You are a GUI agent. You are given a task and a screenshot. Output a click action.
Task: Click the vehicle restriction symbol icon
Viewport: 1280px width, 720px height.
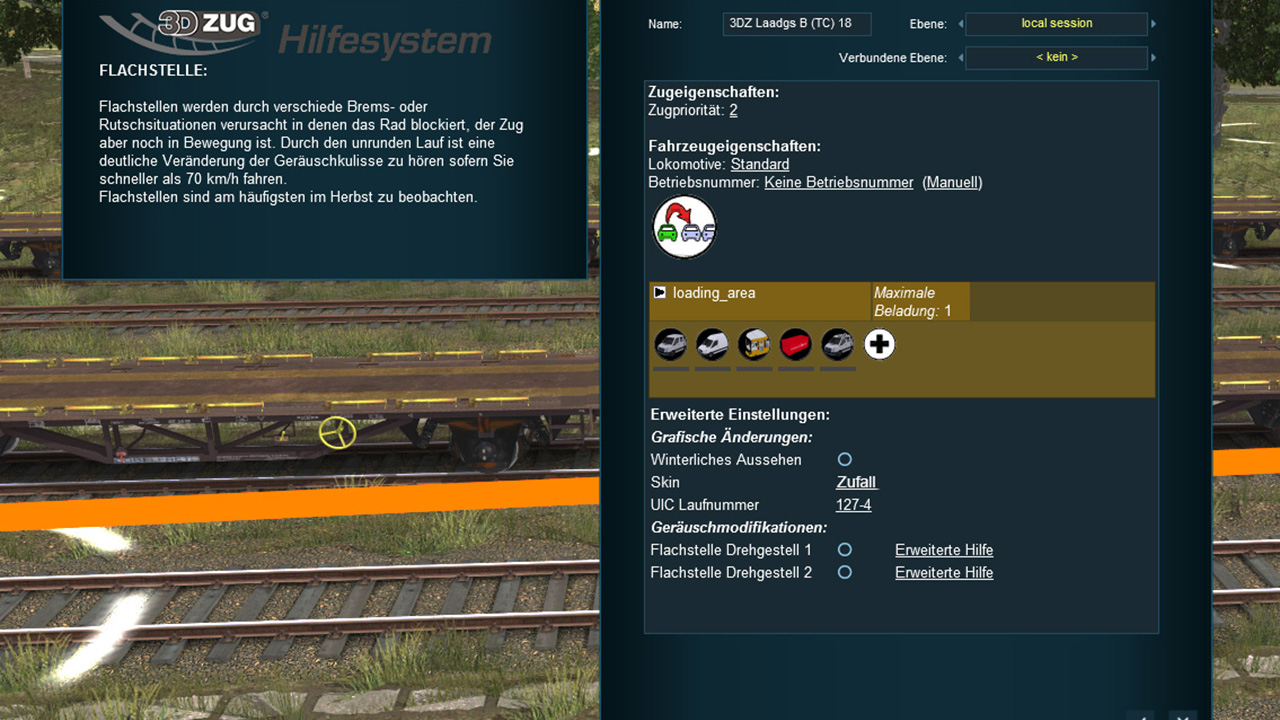click(684, 227)
